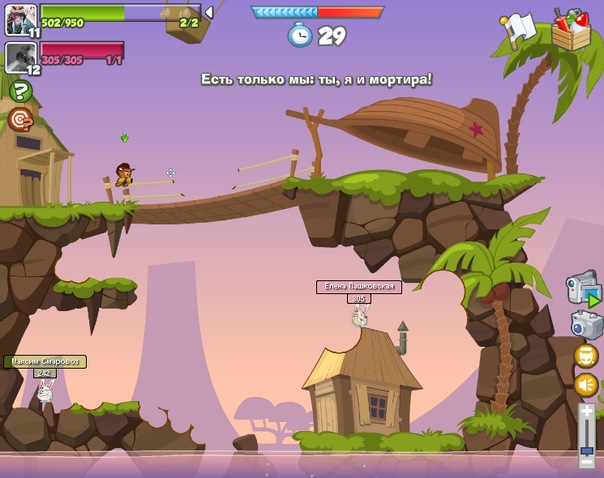Screen dimensions: 604x478
Task: Start video recording with the camcorder icon
Action: (583, 288)
